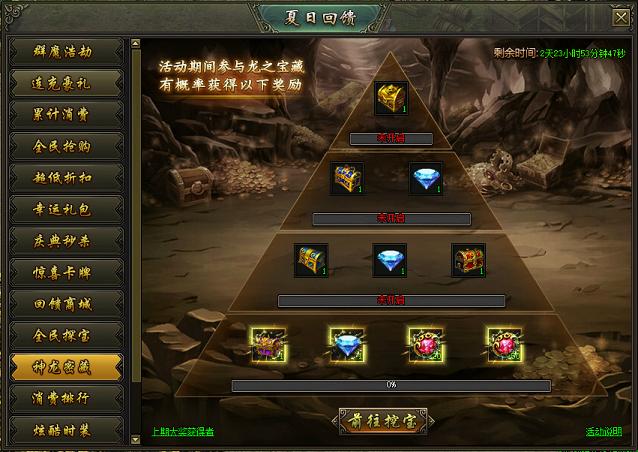Switch to the 连充豪礼 tab
Image resolution: width=638 pixels, height=452 pixels.
click(x=66, y=82)
